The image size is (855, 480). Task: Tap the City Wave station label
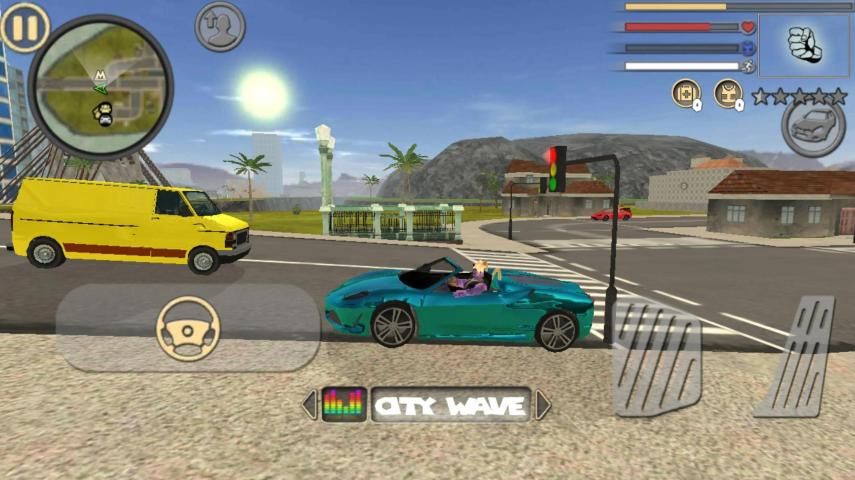click(450, 405)
